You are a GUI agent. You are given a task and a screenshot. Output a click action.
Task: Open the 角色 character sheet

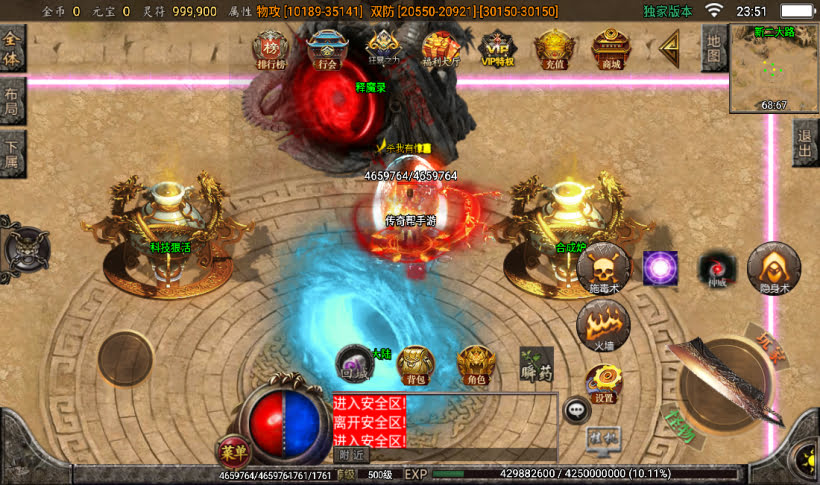click(475, 364)
